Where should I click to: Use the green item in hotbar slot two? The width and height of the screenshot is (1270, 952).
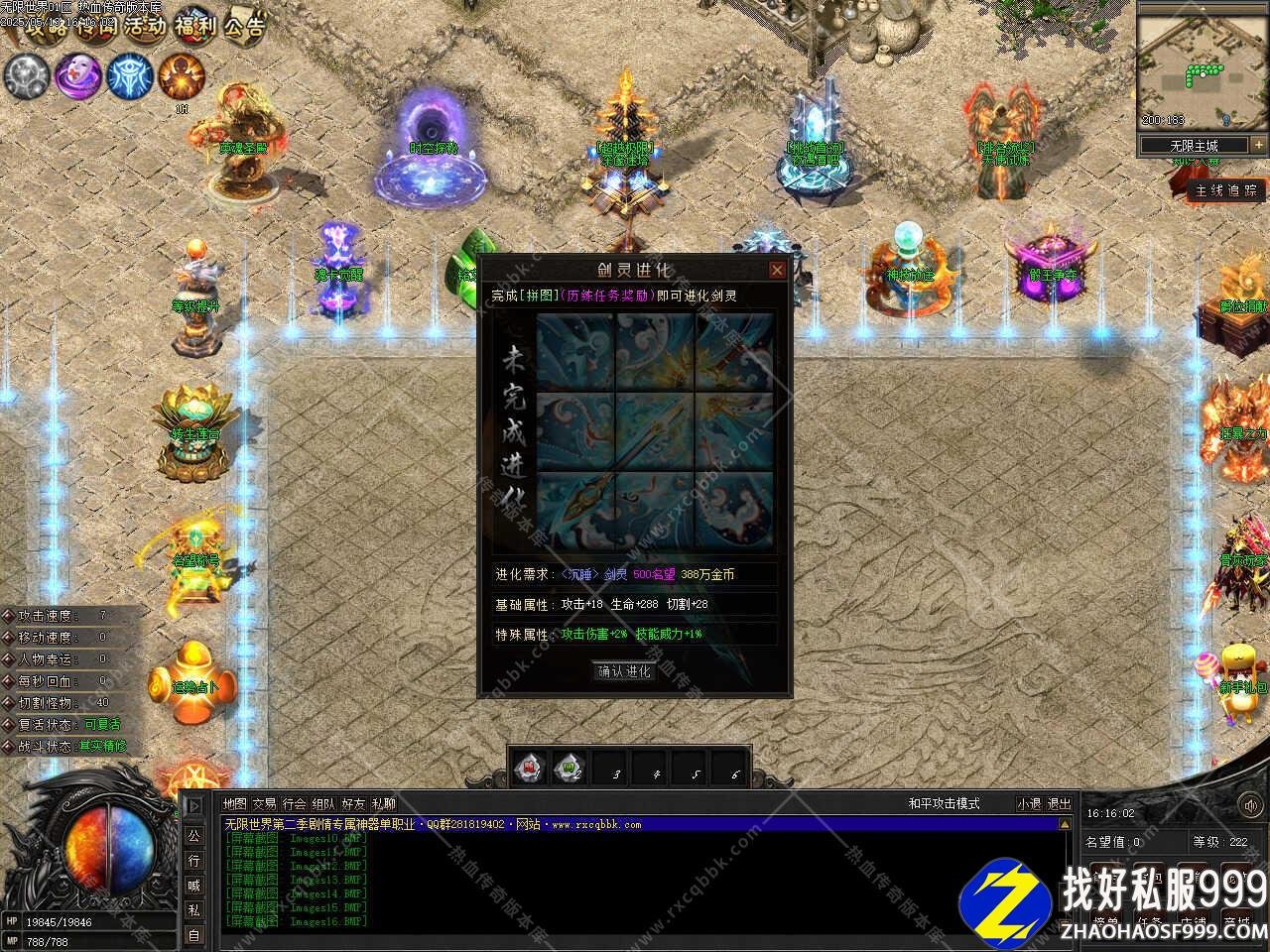[x=570, y=767]
